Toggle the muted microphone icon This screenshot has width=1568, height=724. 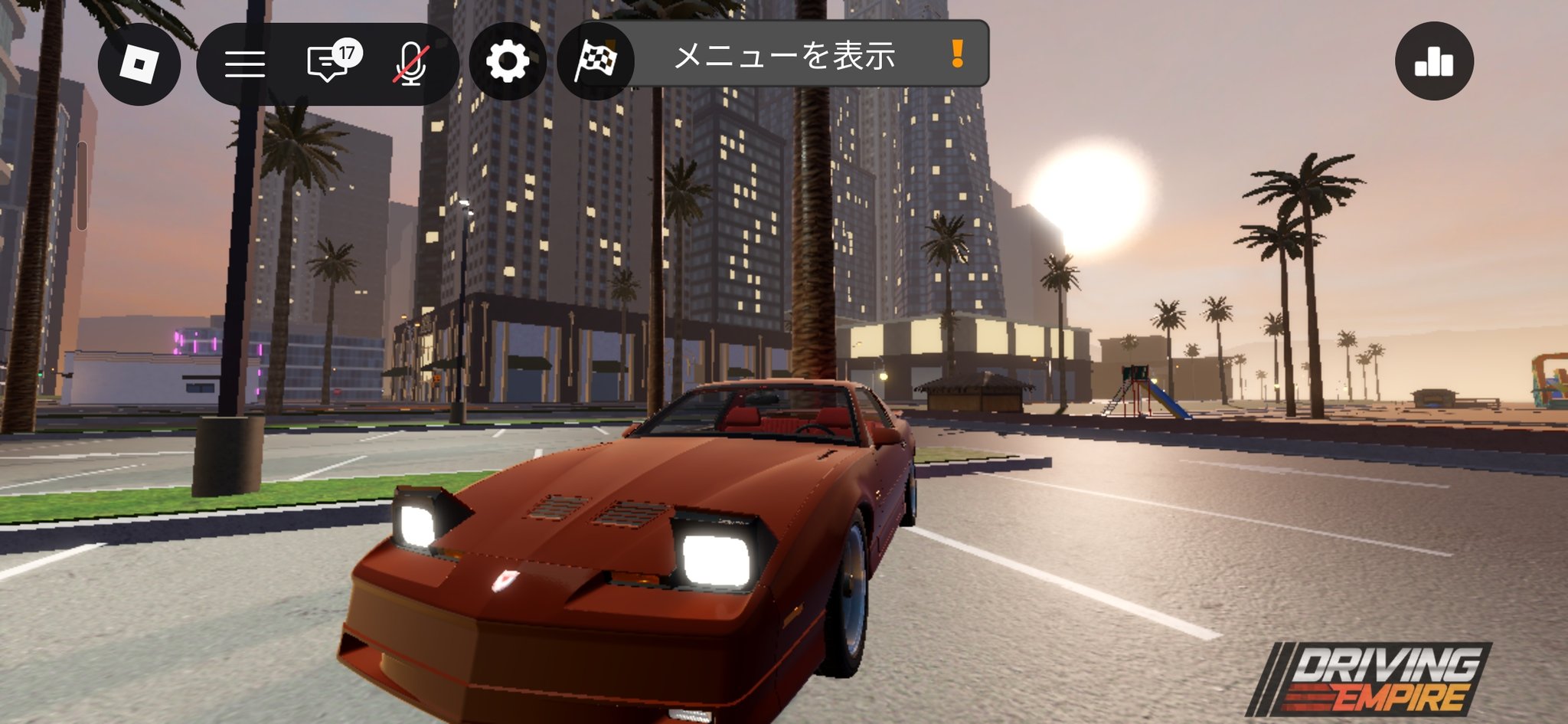[411, 63]
